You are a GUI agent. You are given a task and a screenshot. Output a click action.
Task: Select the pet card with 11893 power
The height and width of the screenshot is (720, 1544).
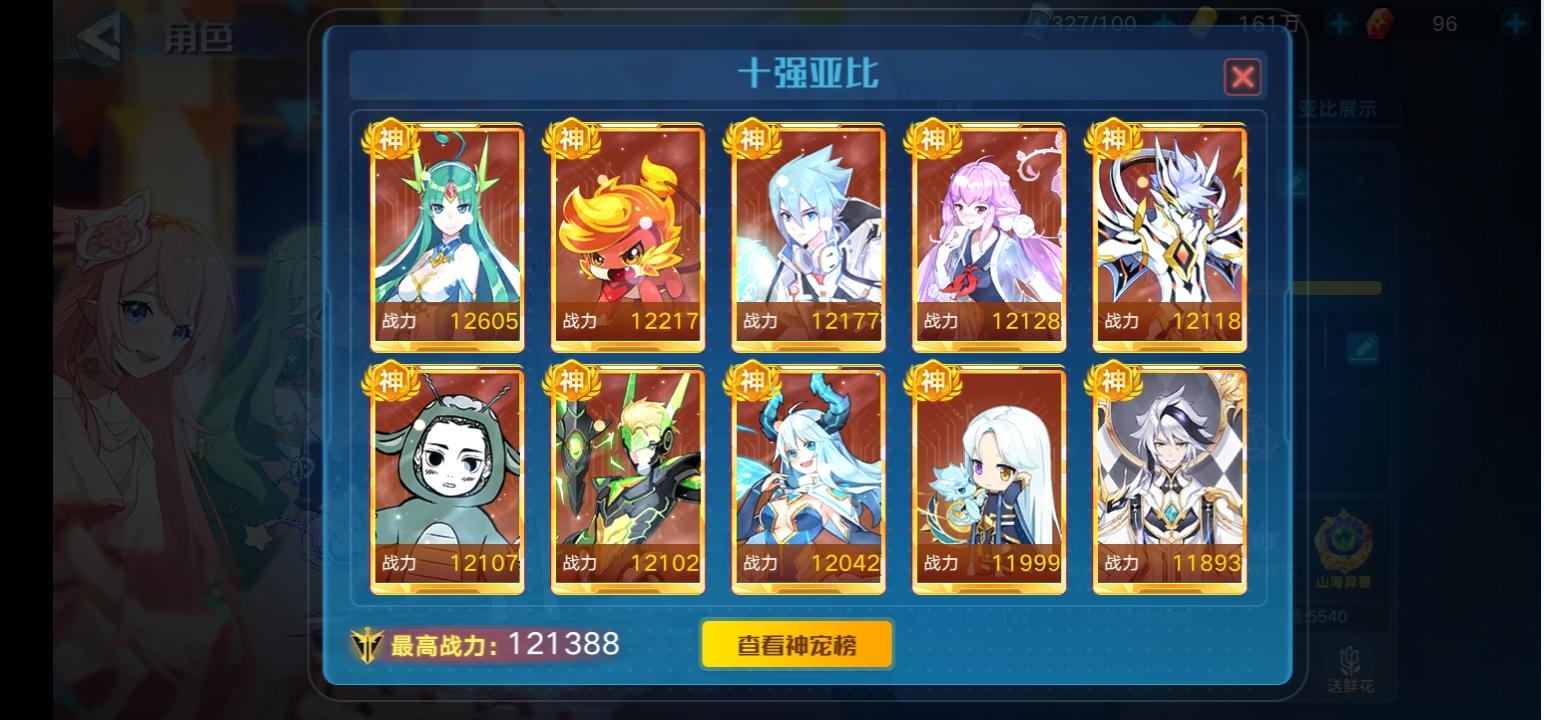pos(1168,476)
